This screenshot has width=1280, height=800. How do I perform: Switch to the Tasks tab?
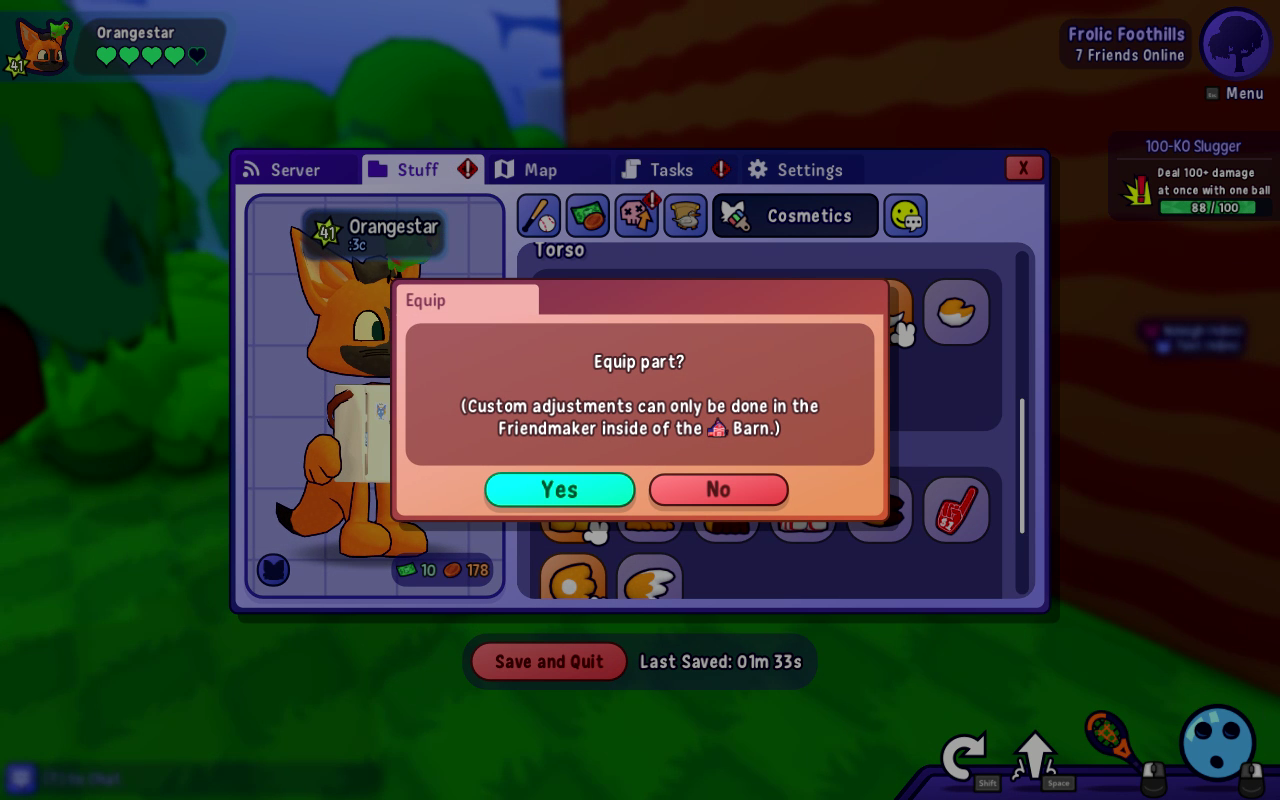pyautogui.click(x=668, y=169)
